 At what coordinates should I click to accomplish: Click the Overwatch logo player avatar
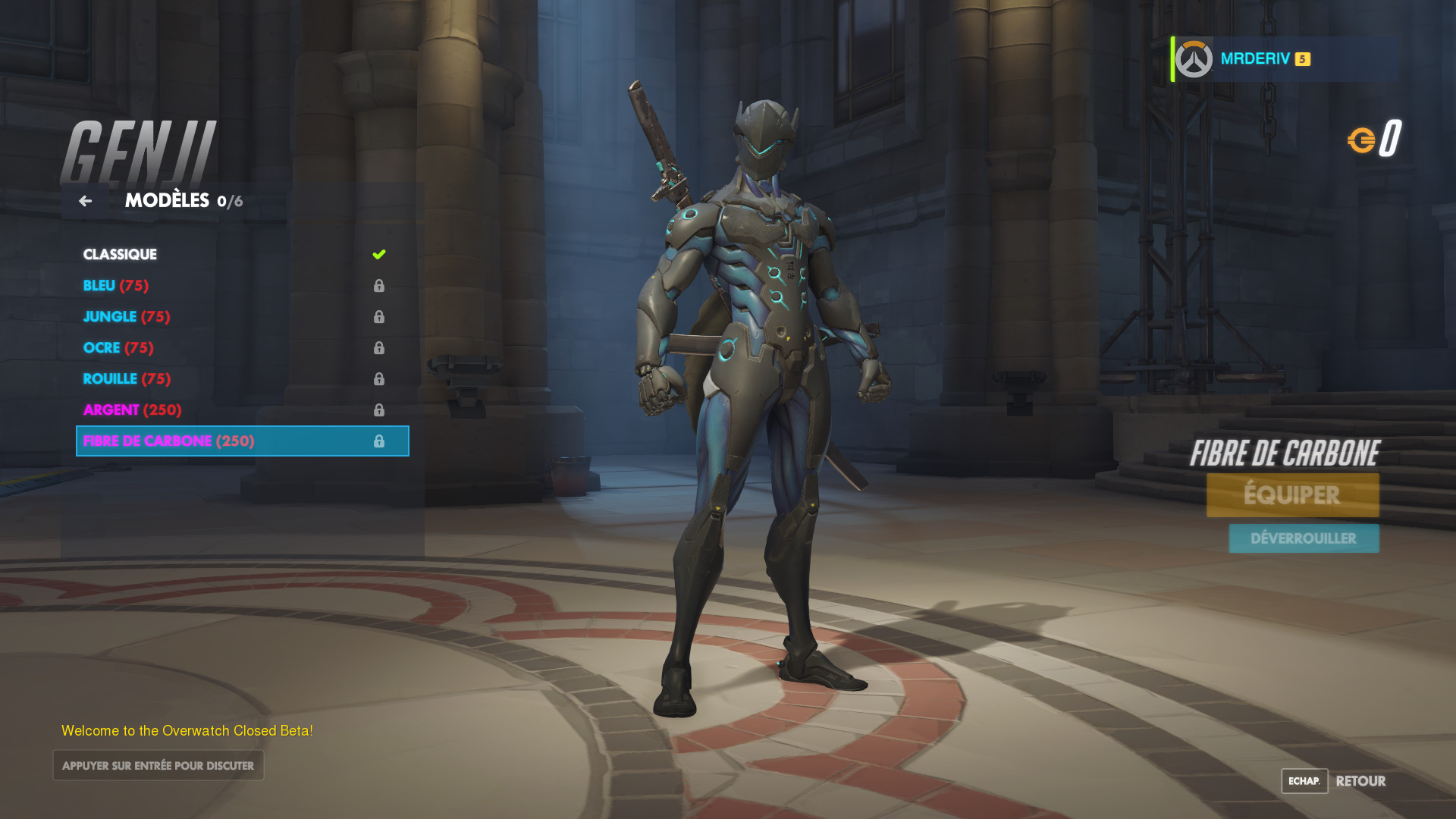click(x=1193, y=58)
